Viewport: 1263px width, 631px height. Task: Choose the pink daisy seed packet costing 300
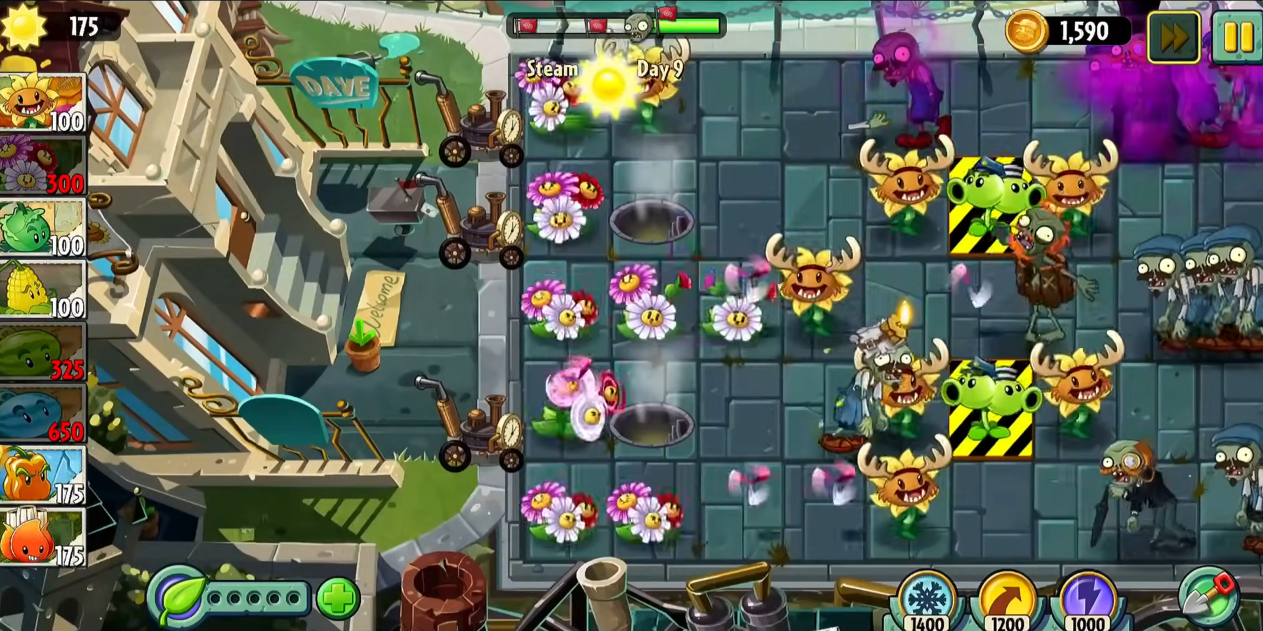coord(42,165)
